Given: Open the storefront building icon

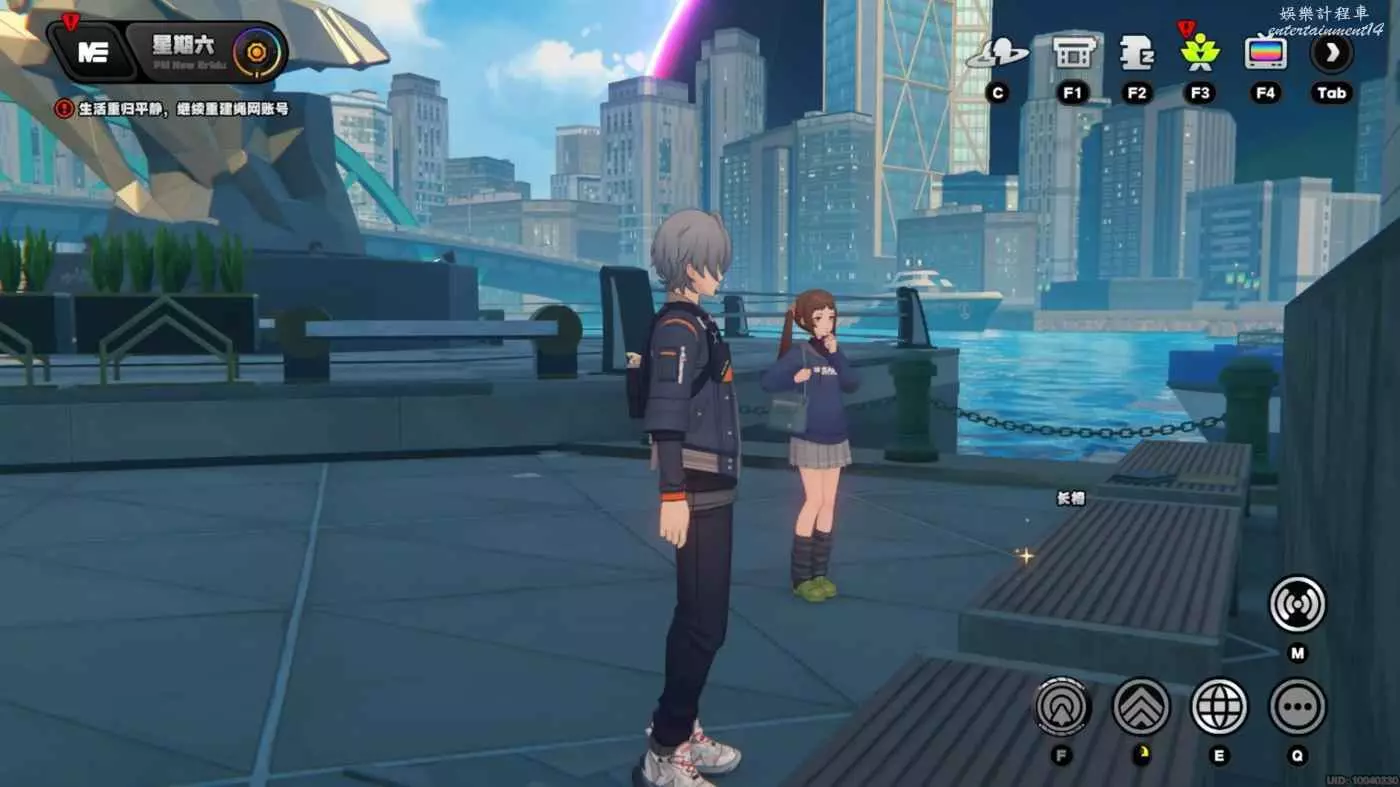Looking at the screenshot, I should coord(1072,53).
